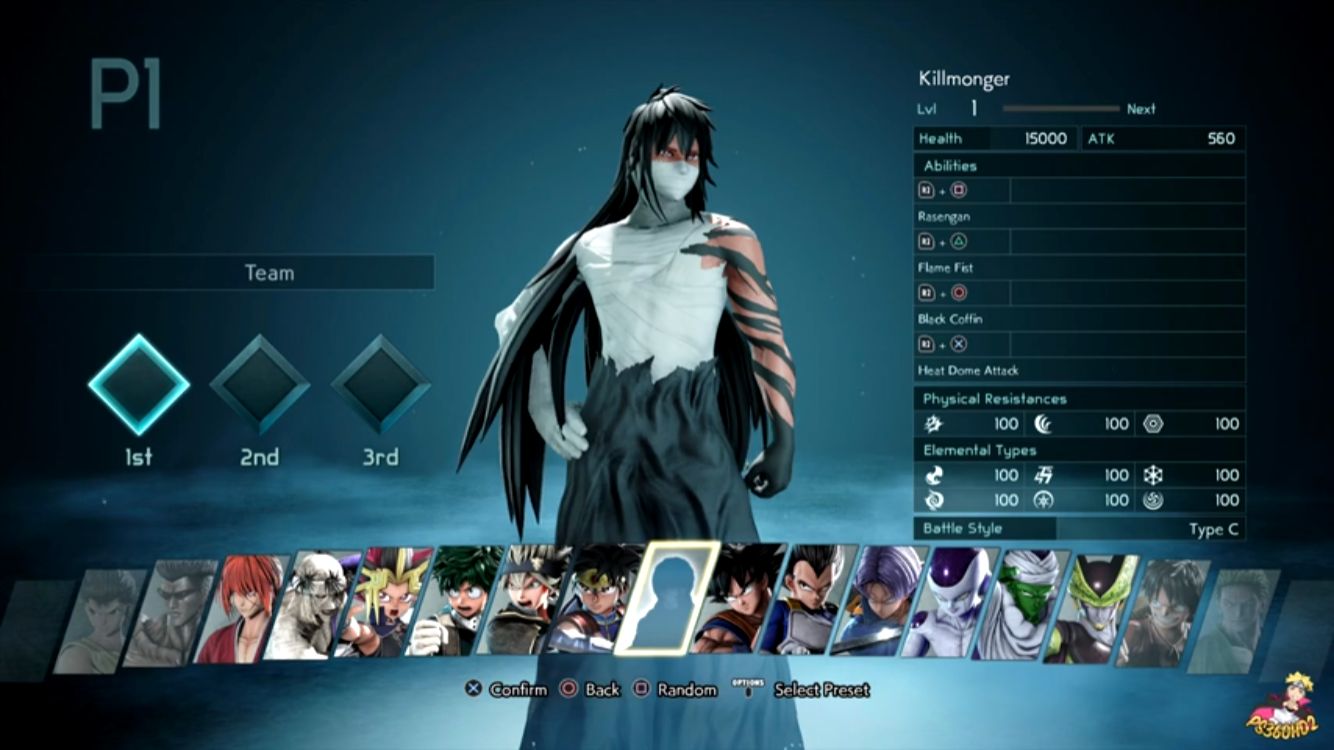This screenshot has height=750, width=1334.
Task: Select the 2nd team slot diamond
Action: [x=261, y=383]
